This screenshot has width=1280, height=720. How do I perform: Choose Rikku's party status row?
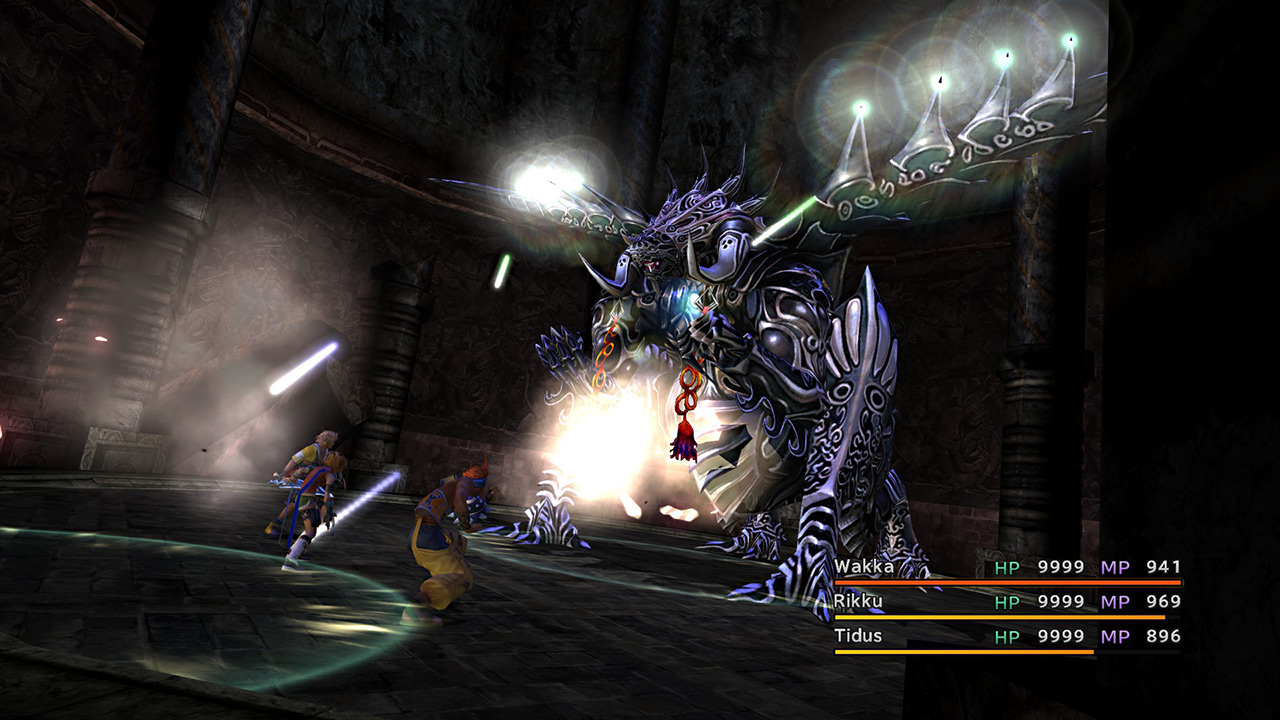click(x=1006, y=602)
